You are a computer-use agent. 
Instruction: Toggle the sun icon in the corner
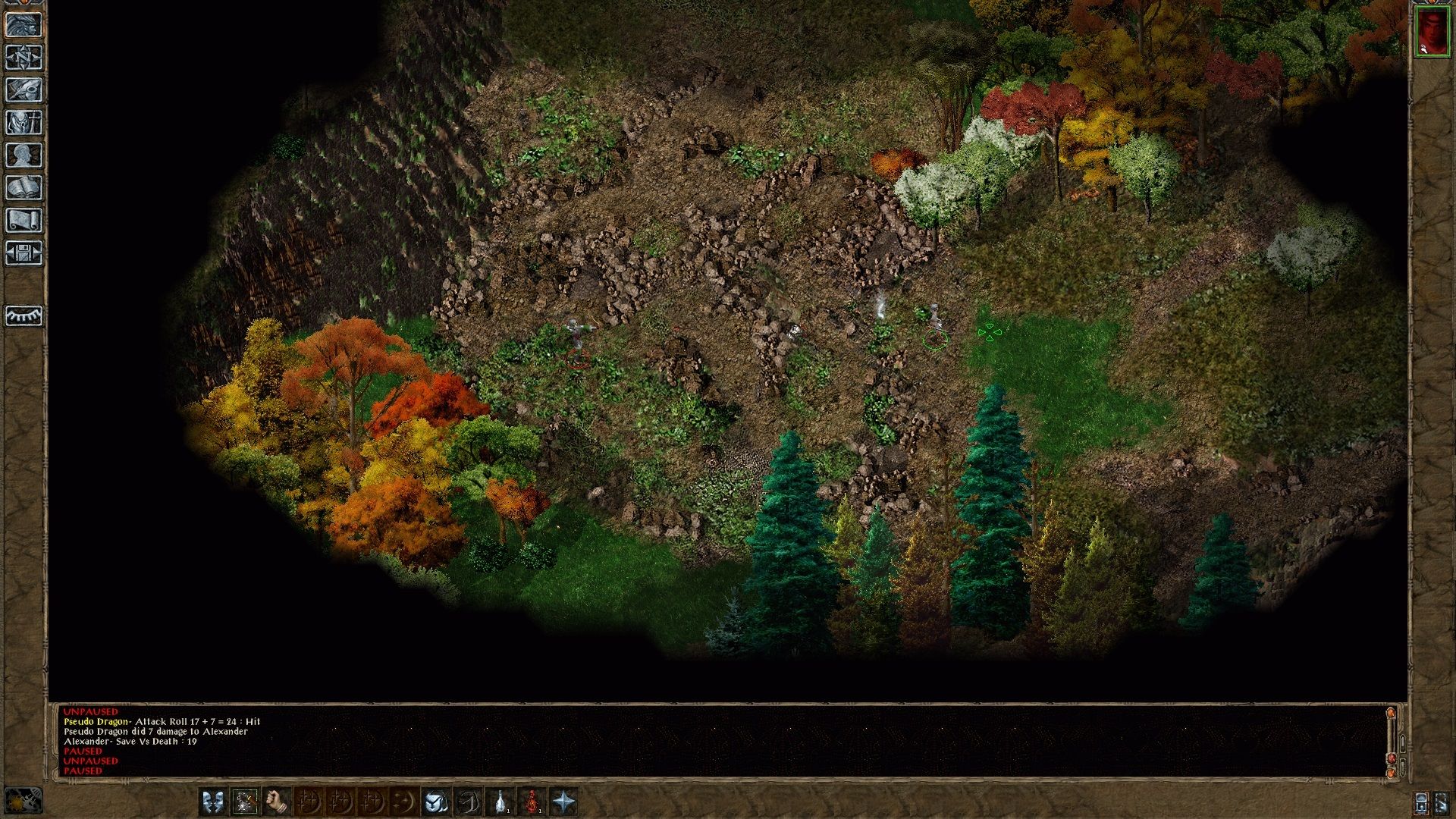point(23,802)
